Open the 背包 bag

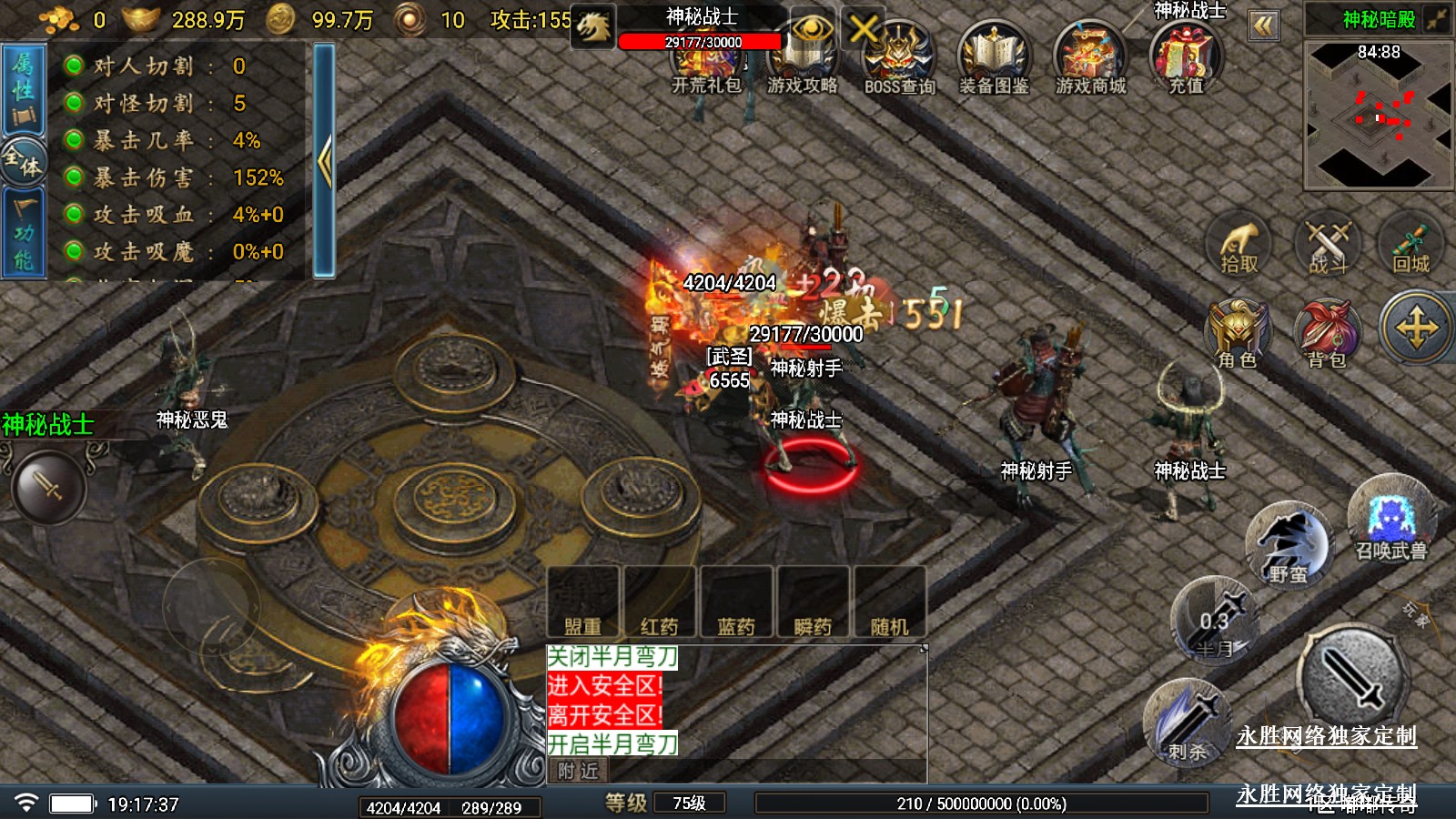tap(1327, 333)
